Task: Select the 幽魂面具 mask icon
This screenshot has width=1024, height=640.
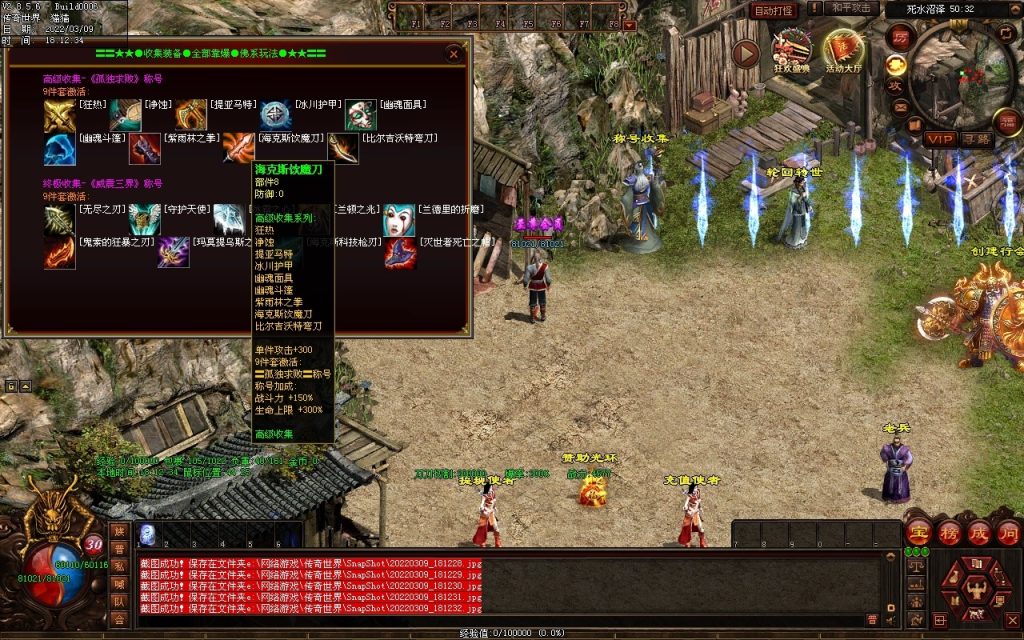Action: click(360, 115)
